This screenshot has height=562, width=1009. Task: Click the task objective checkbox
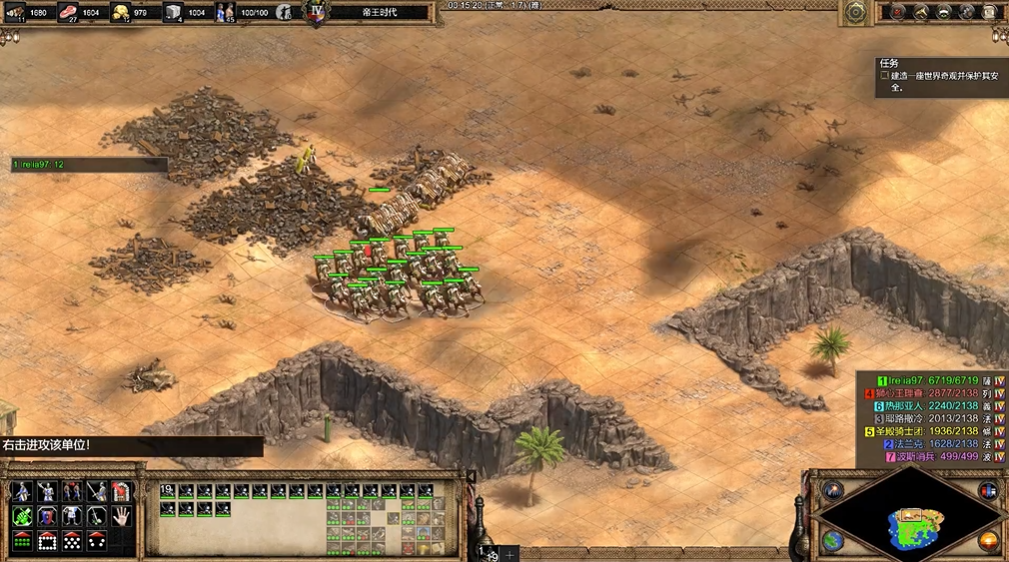884,75
